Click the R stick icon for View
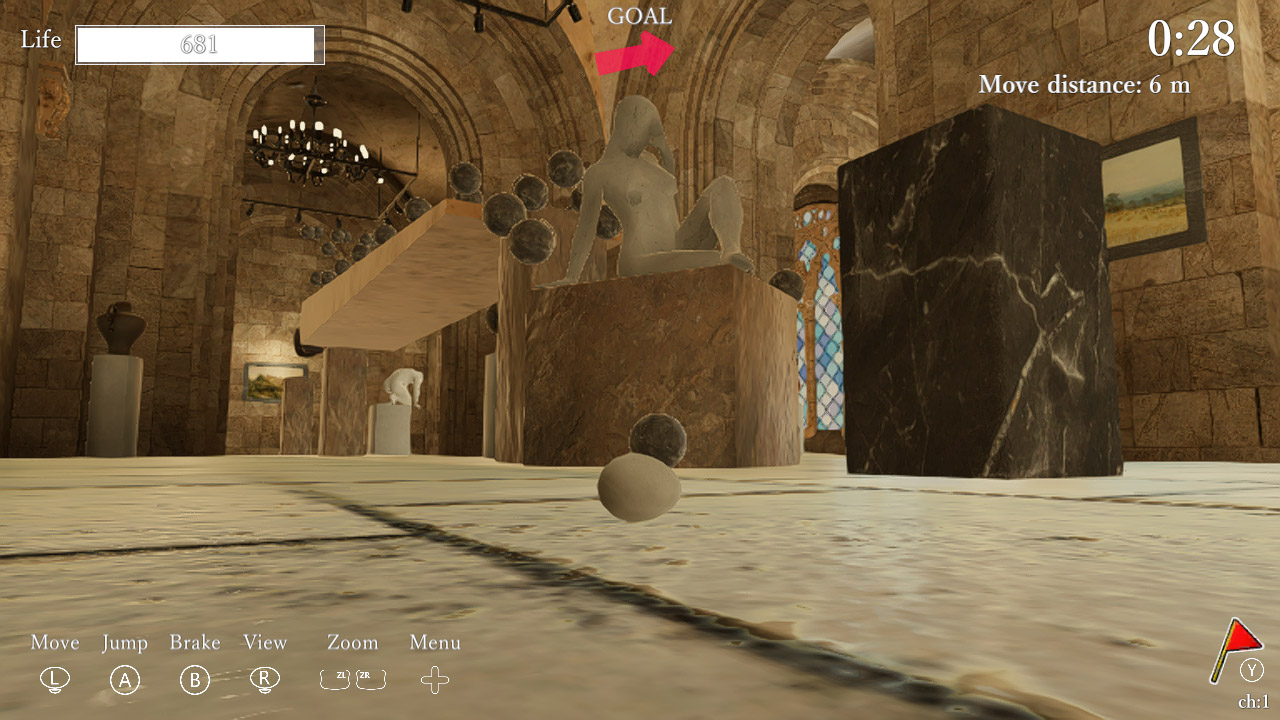The height and width of the screenshot is (720, 1280). pos(265,679)
